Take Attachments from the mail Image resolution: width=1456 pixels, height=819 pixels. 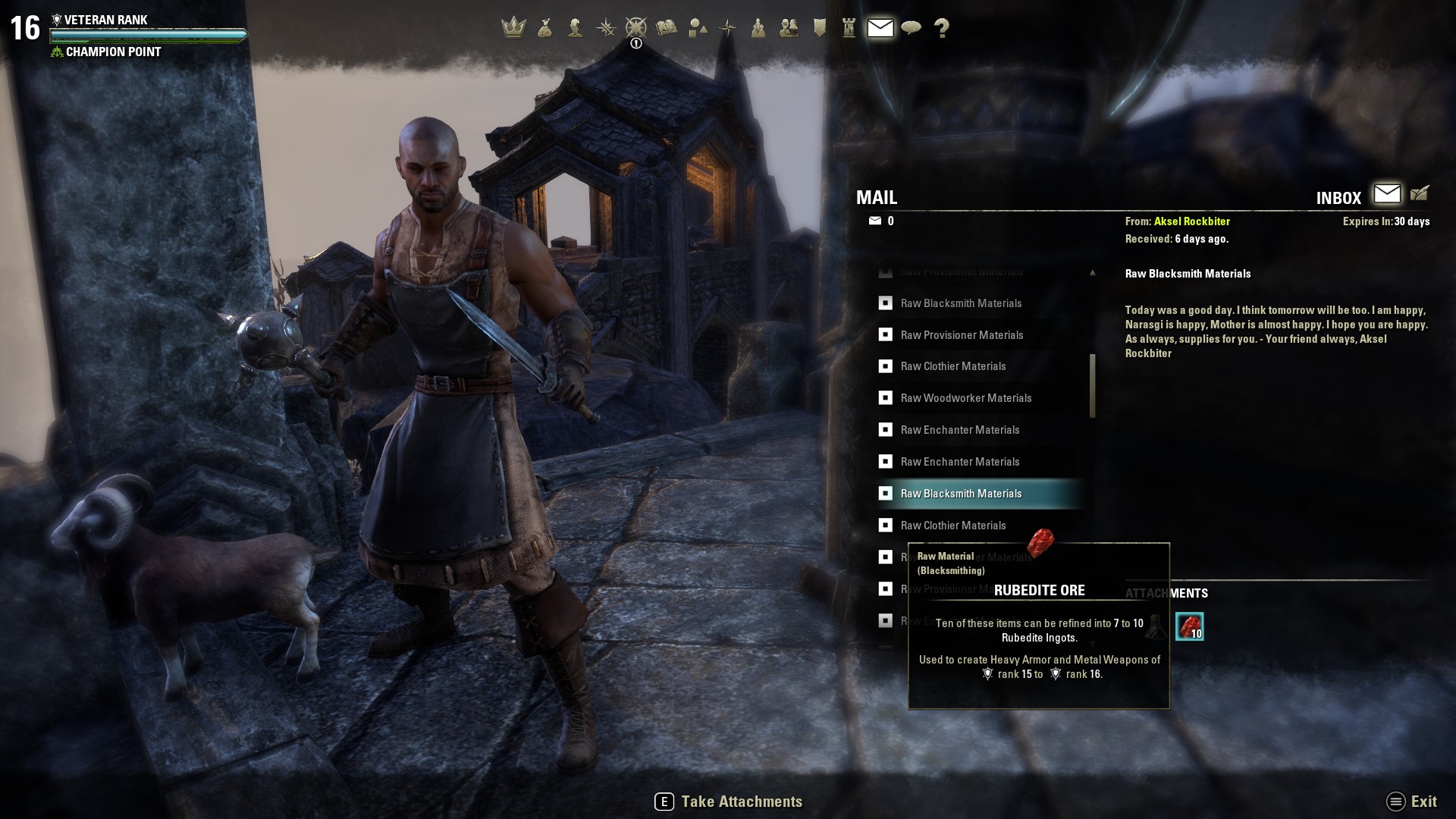729,802
